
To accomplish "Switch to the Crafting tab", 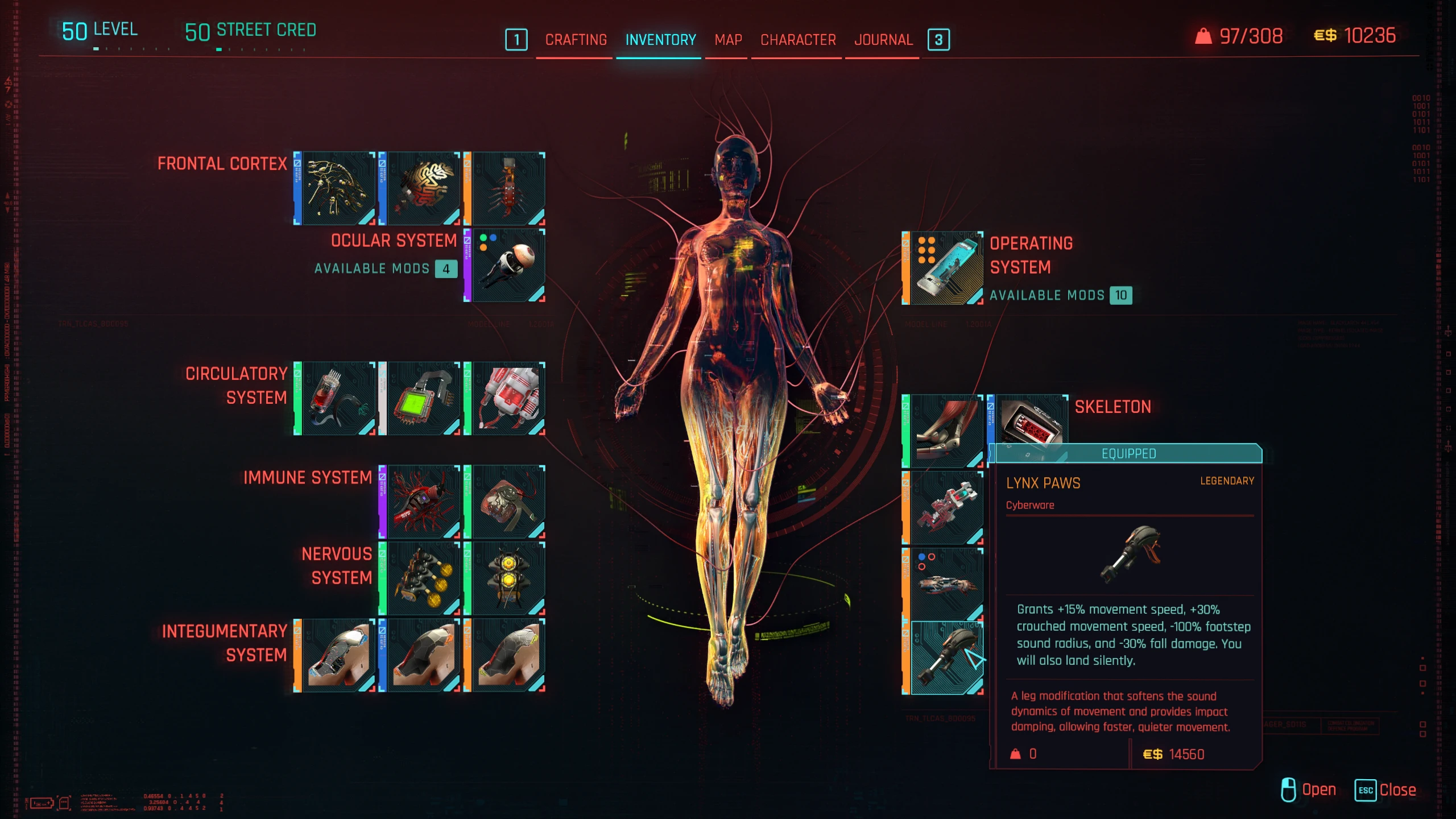I will click(576, 40).
